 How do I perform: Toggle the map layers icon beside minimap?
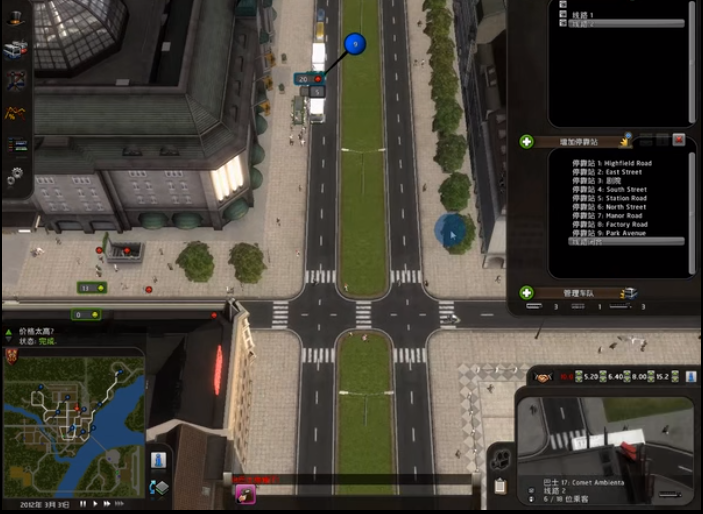tap(158, 487)
